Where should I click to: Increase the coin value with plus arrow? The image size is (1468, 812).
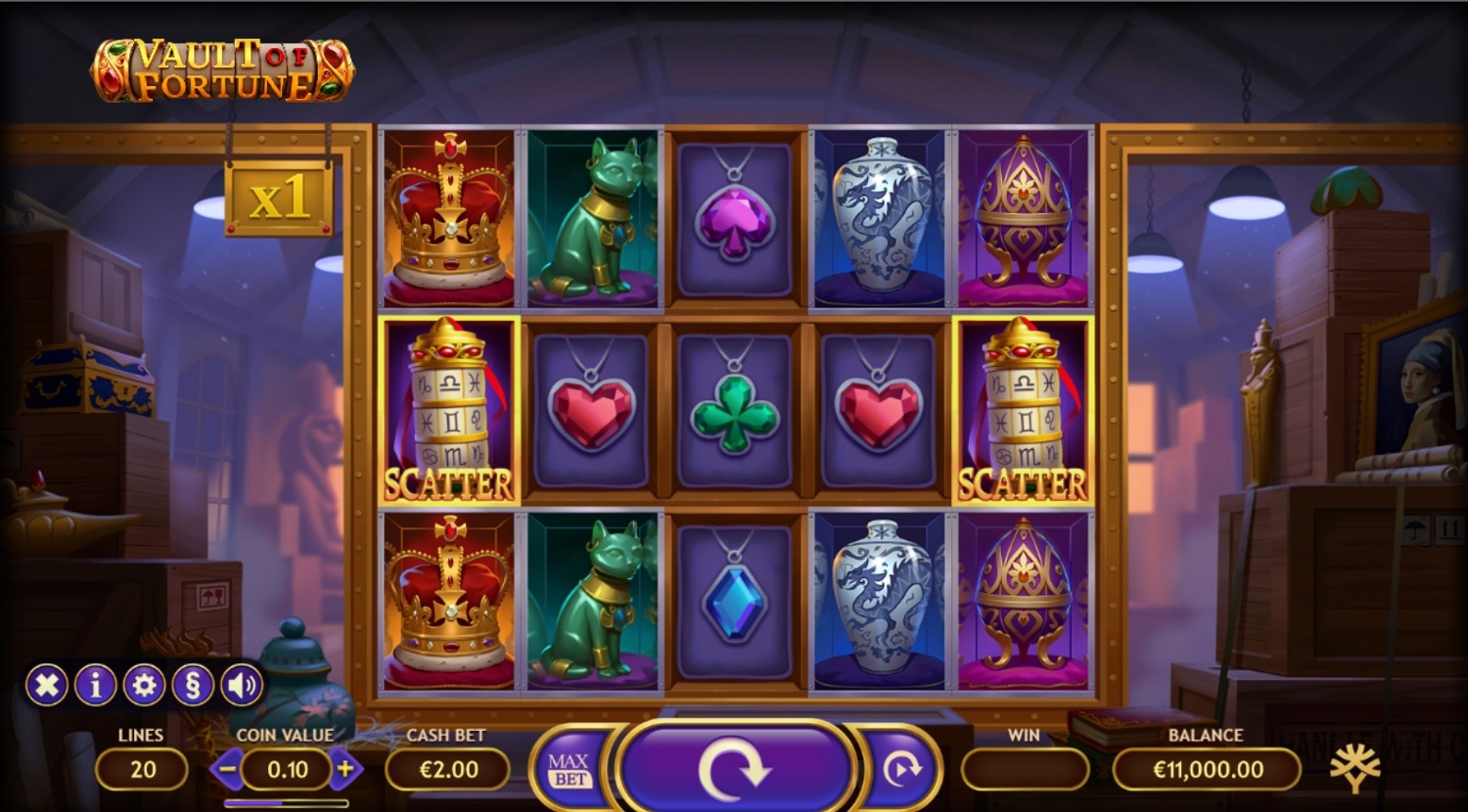pos(345,770)
